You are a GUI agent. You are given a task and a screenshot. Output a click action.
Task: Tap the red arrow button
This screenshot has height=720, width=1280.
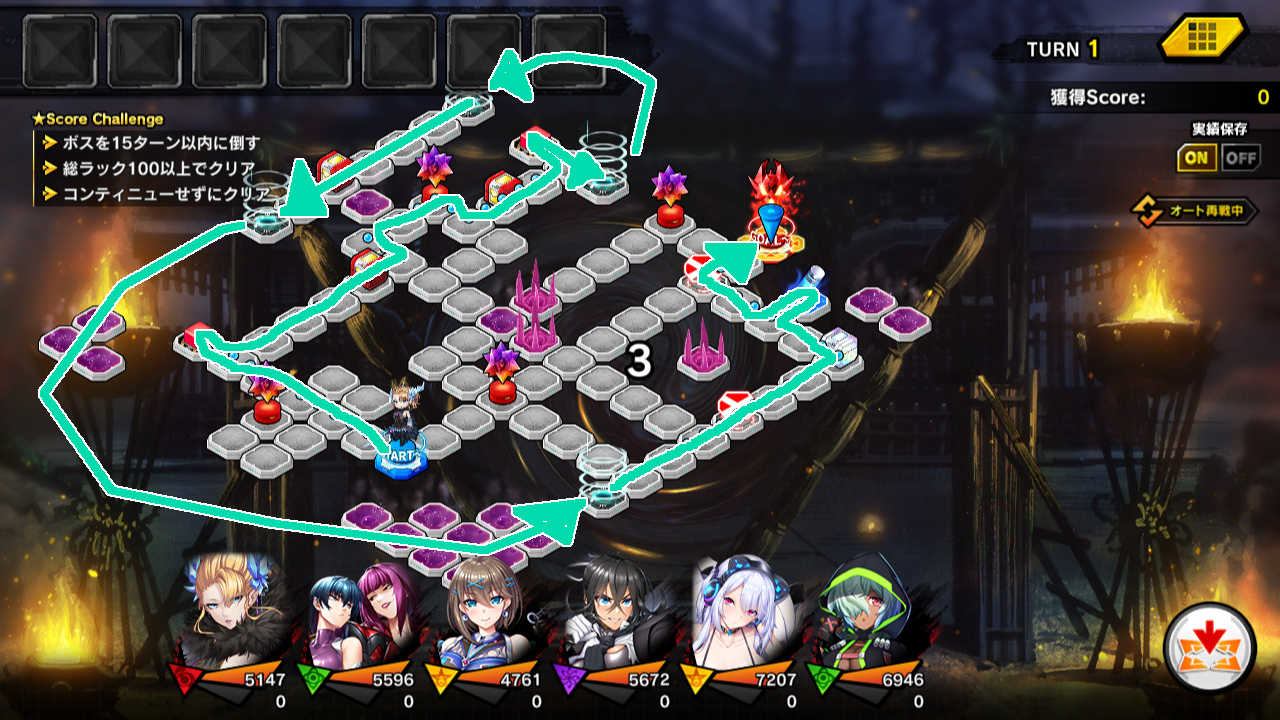click(1209, 648)
